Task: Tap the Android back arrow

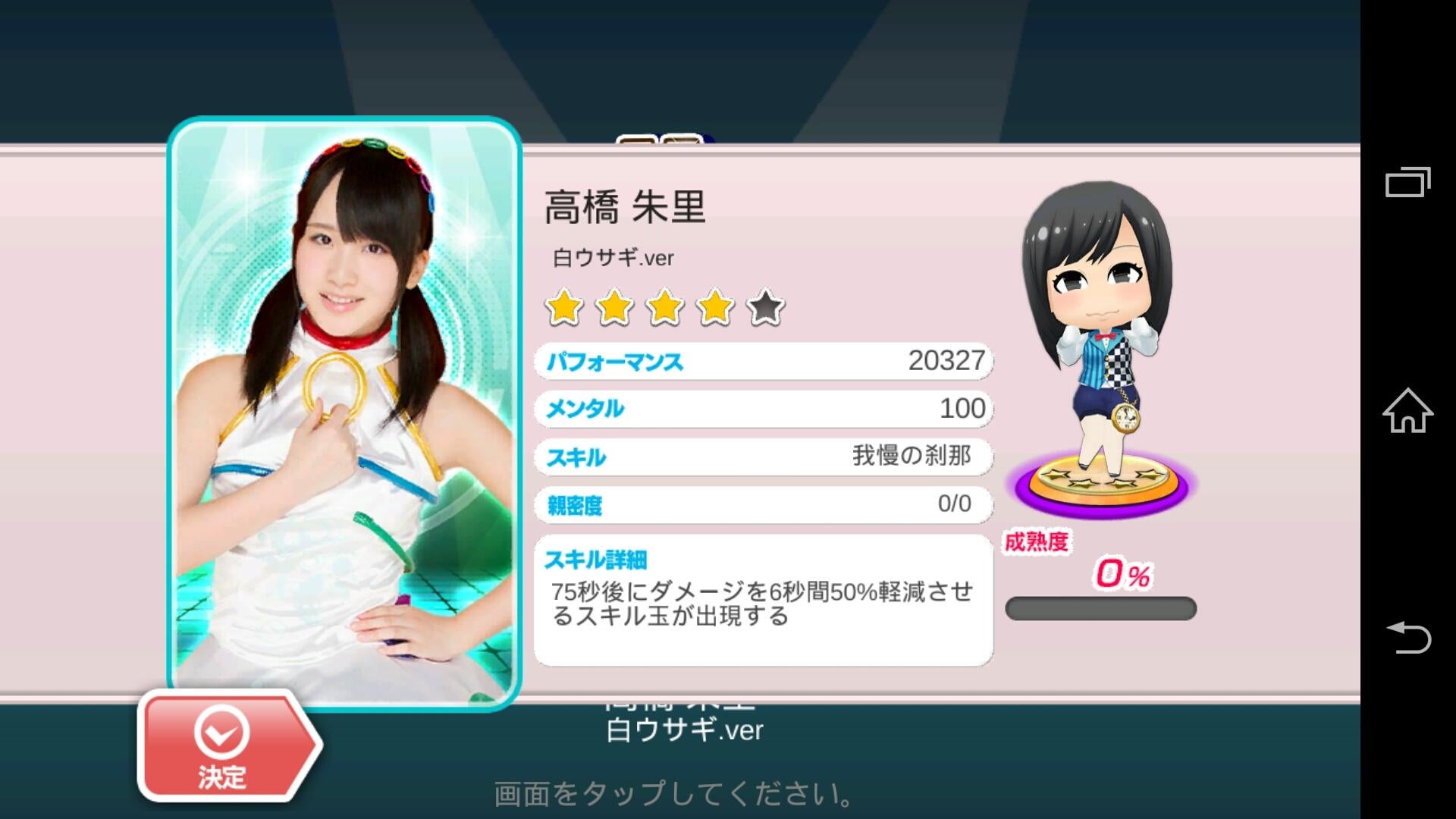Action: point(1407,637)
